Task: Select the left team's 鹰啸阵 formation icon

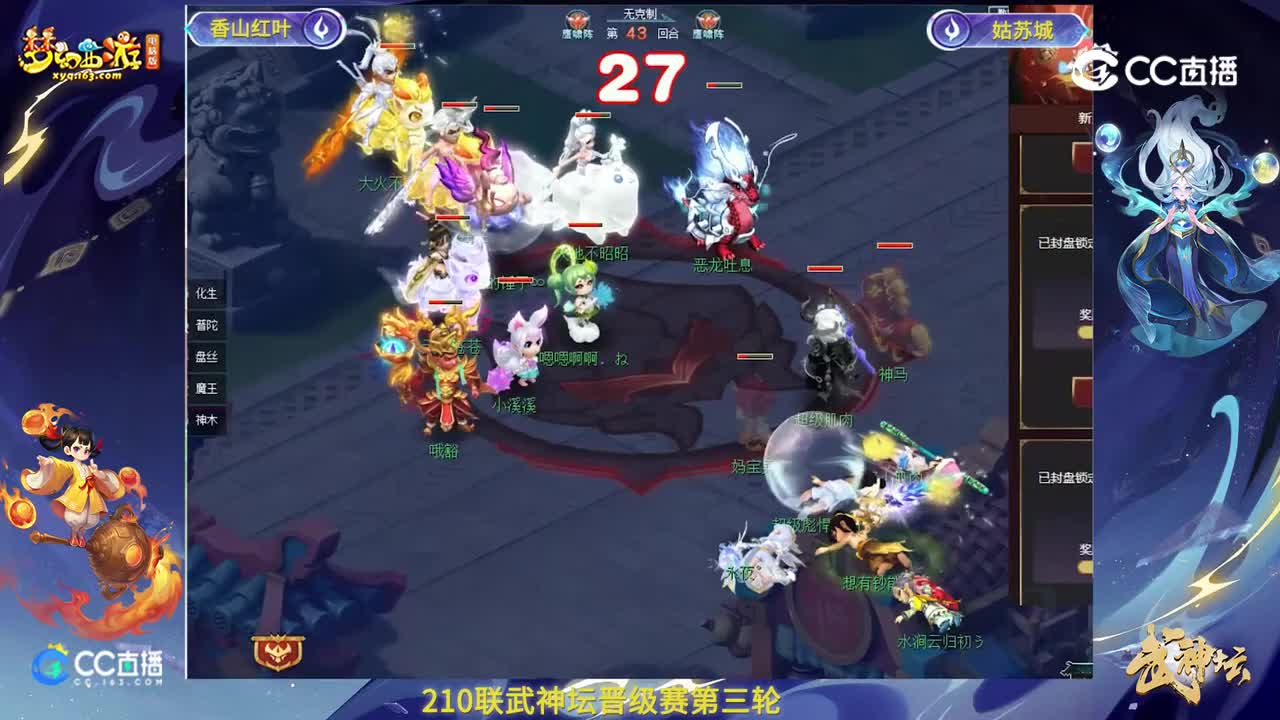Action: tap(575, 19)
